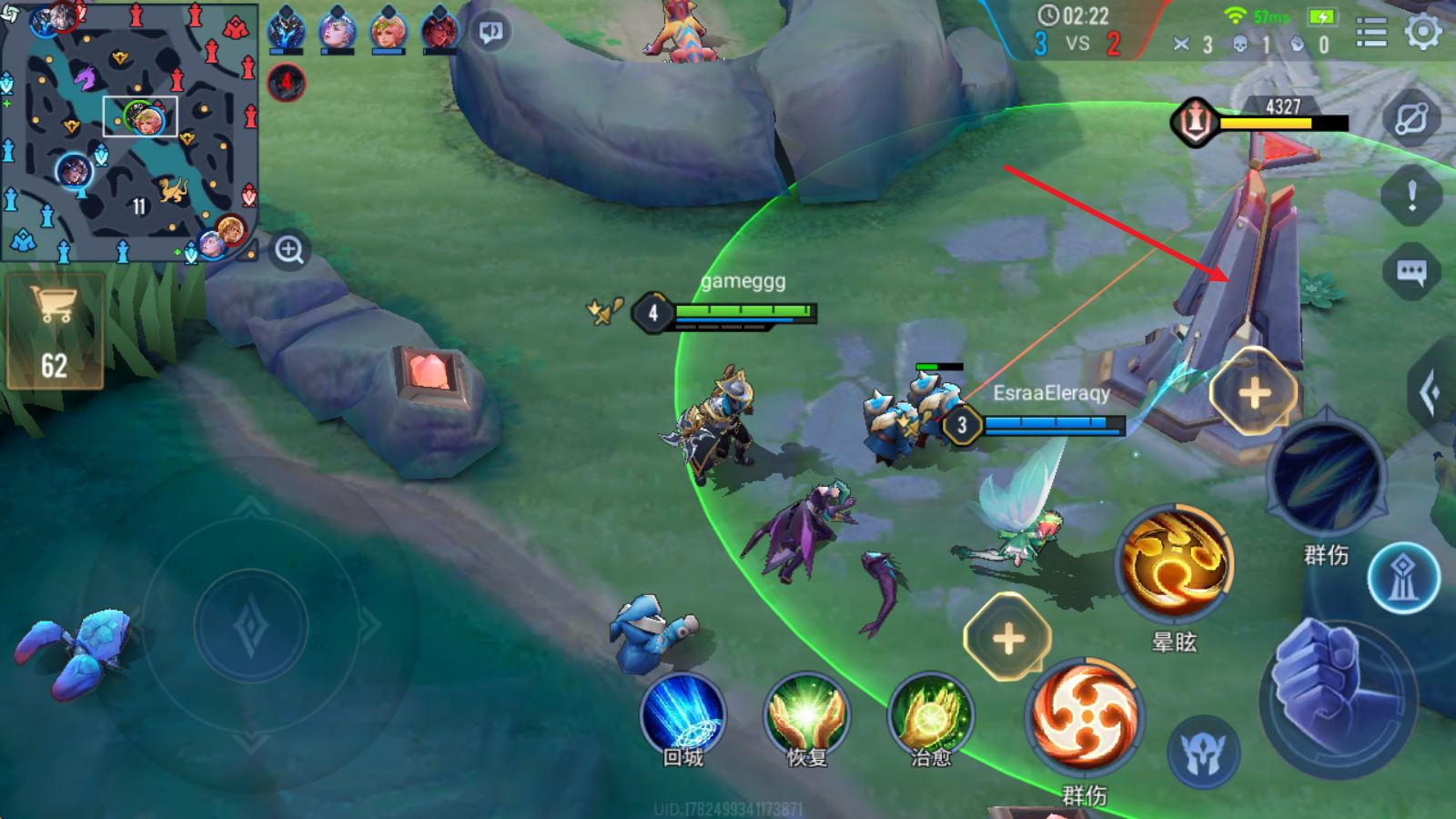Screen dimensions: 1456x819
Task: Open the quick chat message bubble
Action: pos(1411,272)
